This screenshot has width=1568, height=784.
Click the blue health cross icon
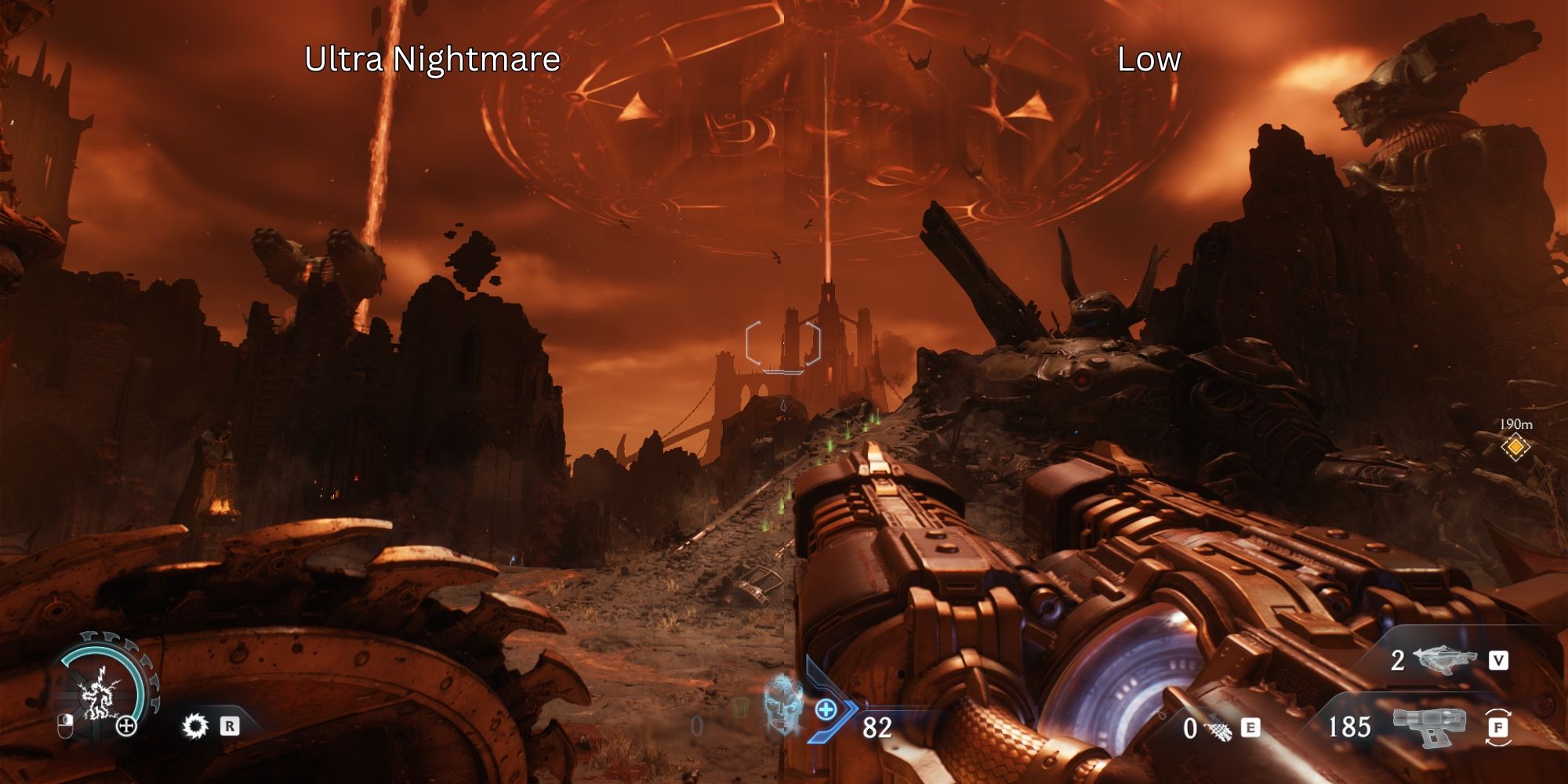click(x=826, y=710)
